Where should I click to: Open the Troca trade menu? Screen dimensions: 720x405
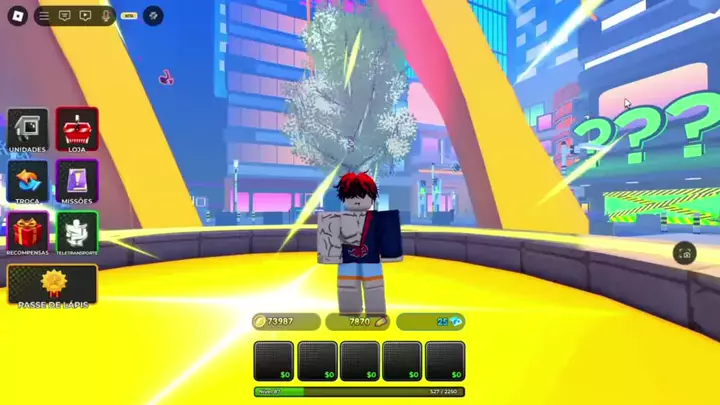point(28,182)
